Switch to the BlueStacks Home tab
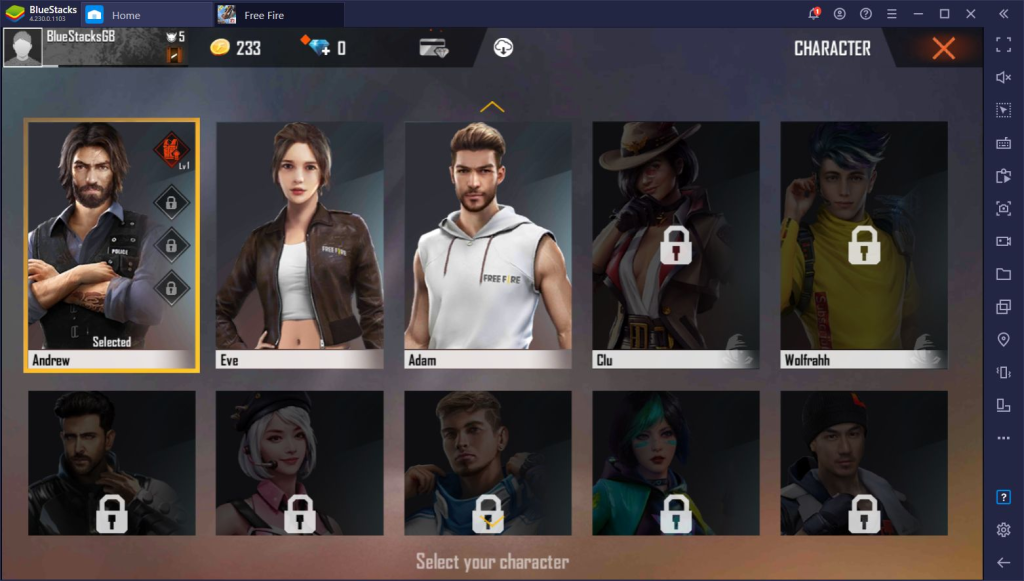Image resolution: width=1024 pixels, height=581 pixels. pyautogui.click(x=125, y=15)
